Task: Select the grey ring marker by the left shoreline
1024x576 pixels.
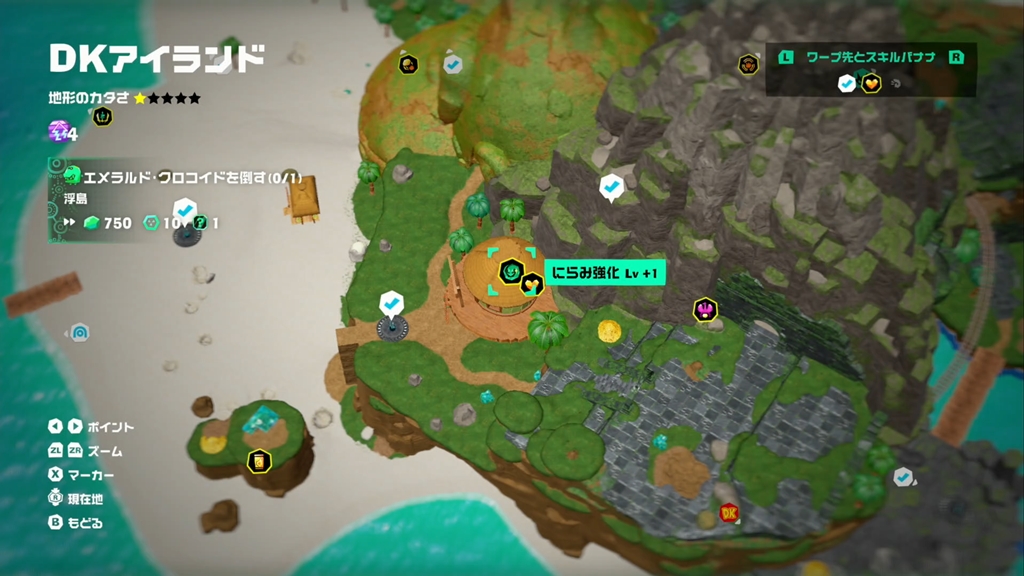Action: (x=80, y=332)
